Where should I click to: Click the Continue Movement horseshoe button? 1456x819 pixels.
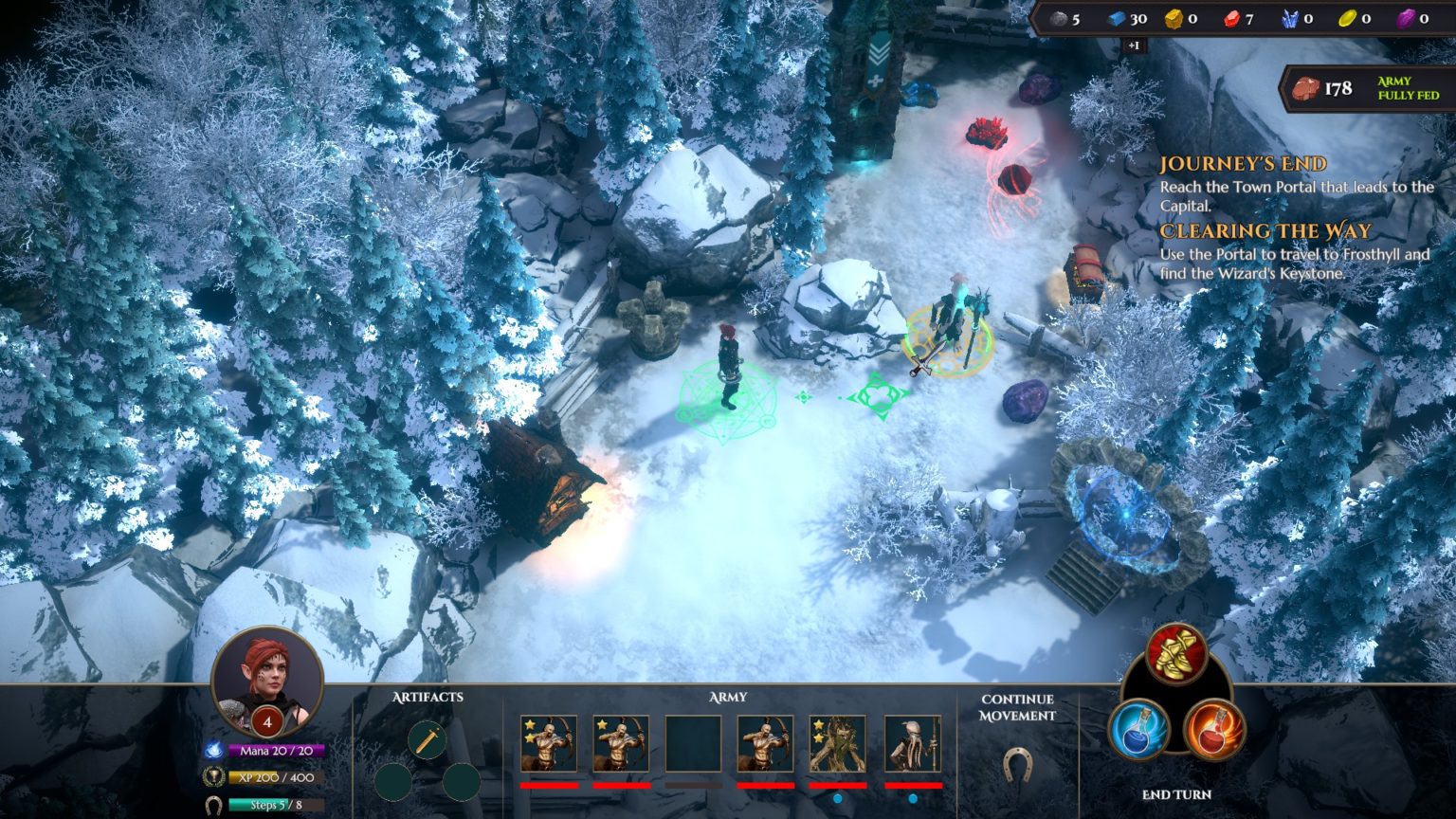(1017, 762)
